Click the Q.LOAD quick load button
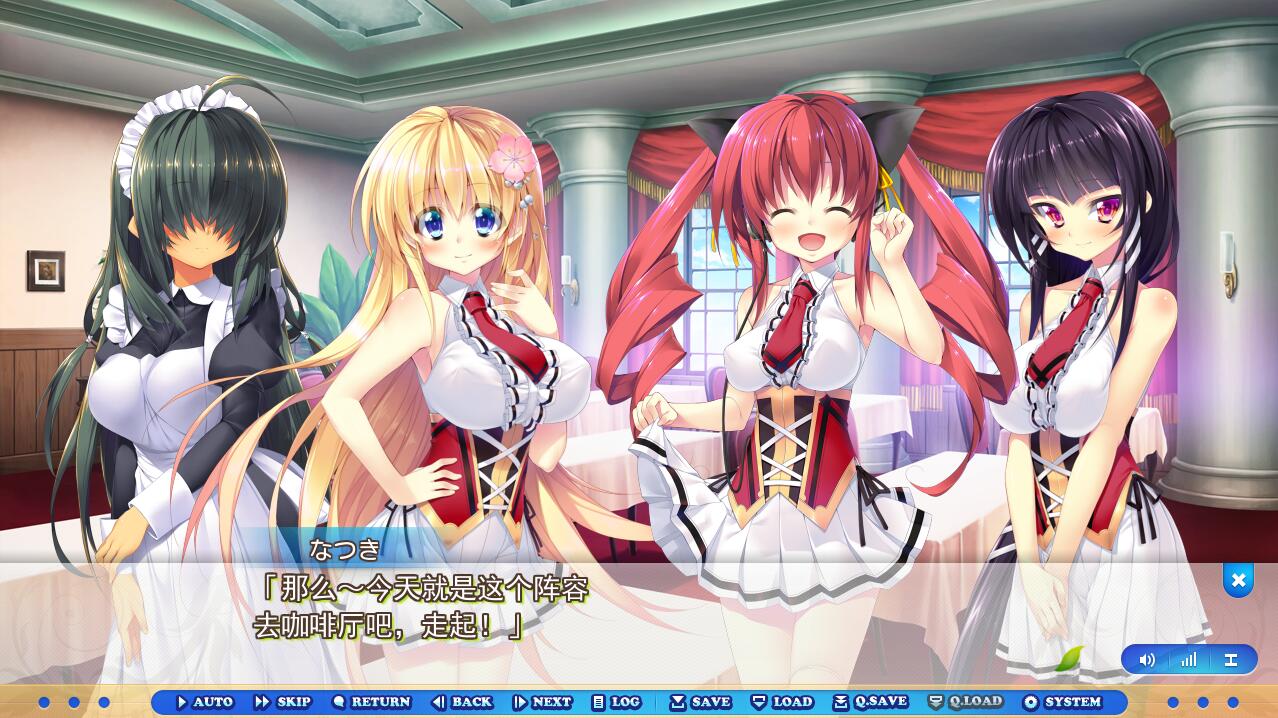The width and height of the screenshot is (1278, 718). [965, 702]
